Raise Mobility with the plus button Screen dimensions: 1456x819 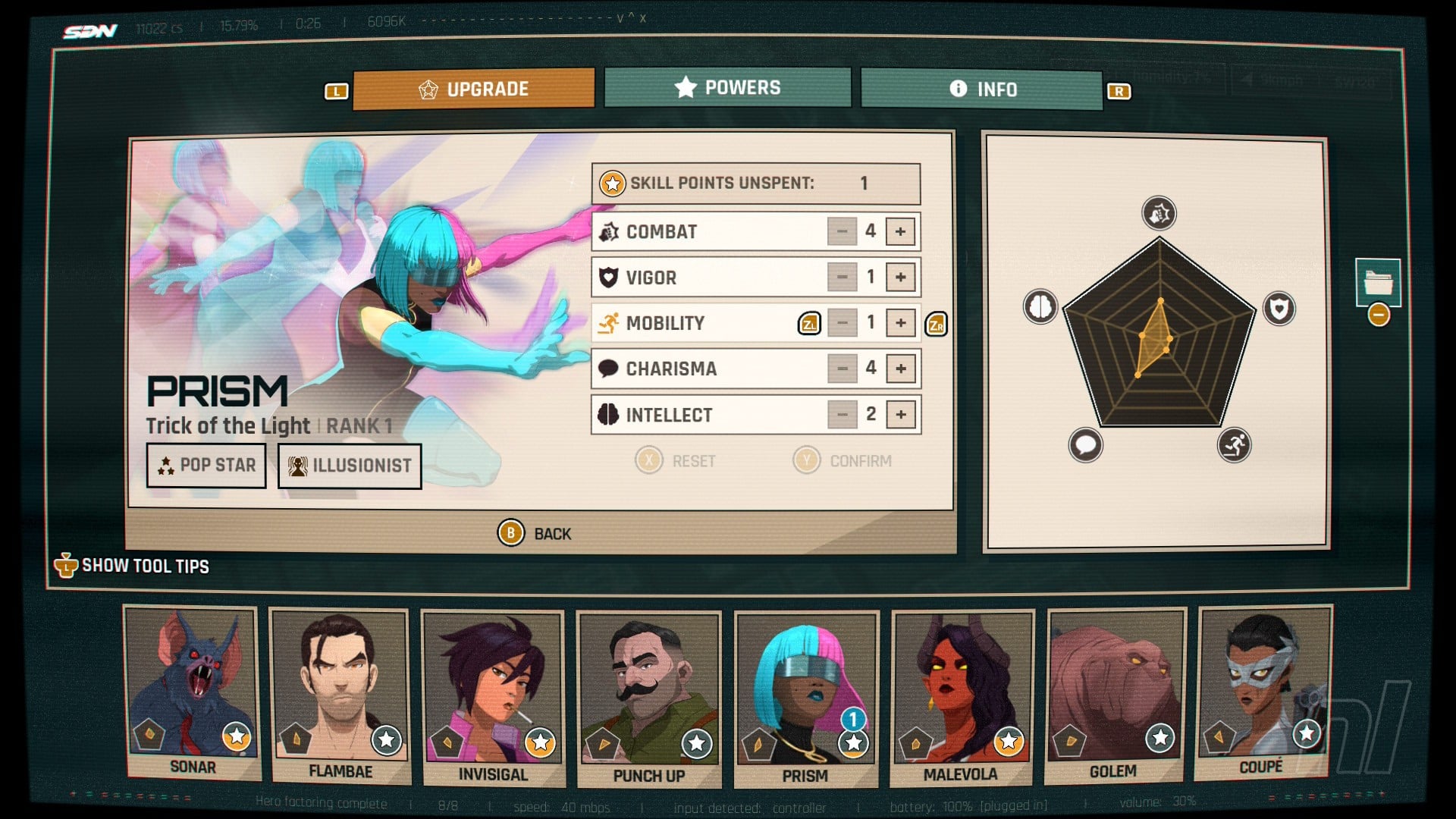[x=900, y=323]
